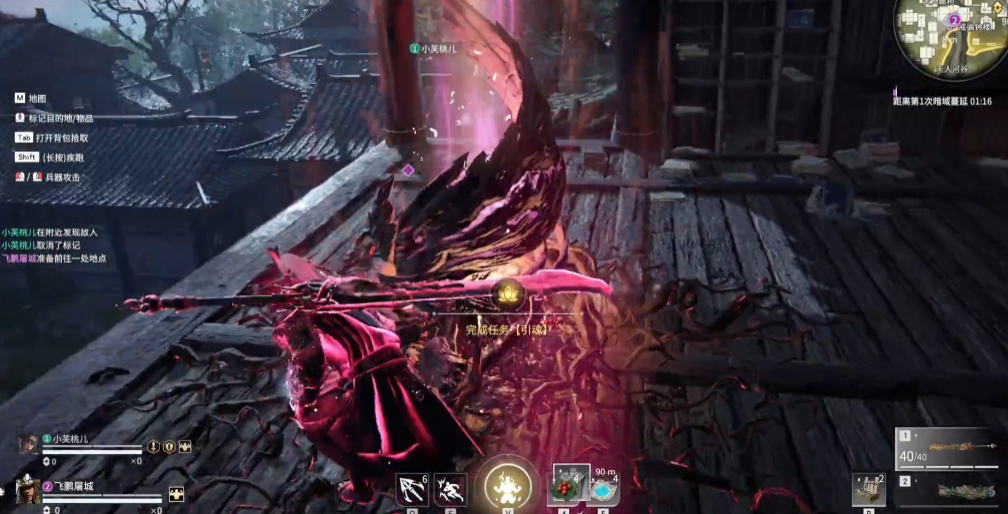The width and height of the screenshot is (1008, 514).
Task: Select the grappling hook skill icon
Action: coord(411,489)
